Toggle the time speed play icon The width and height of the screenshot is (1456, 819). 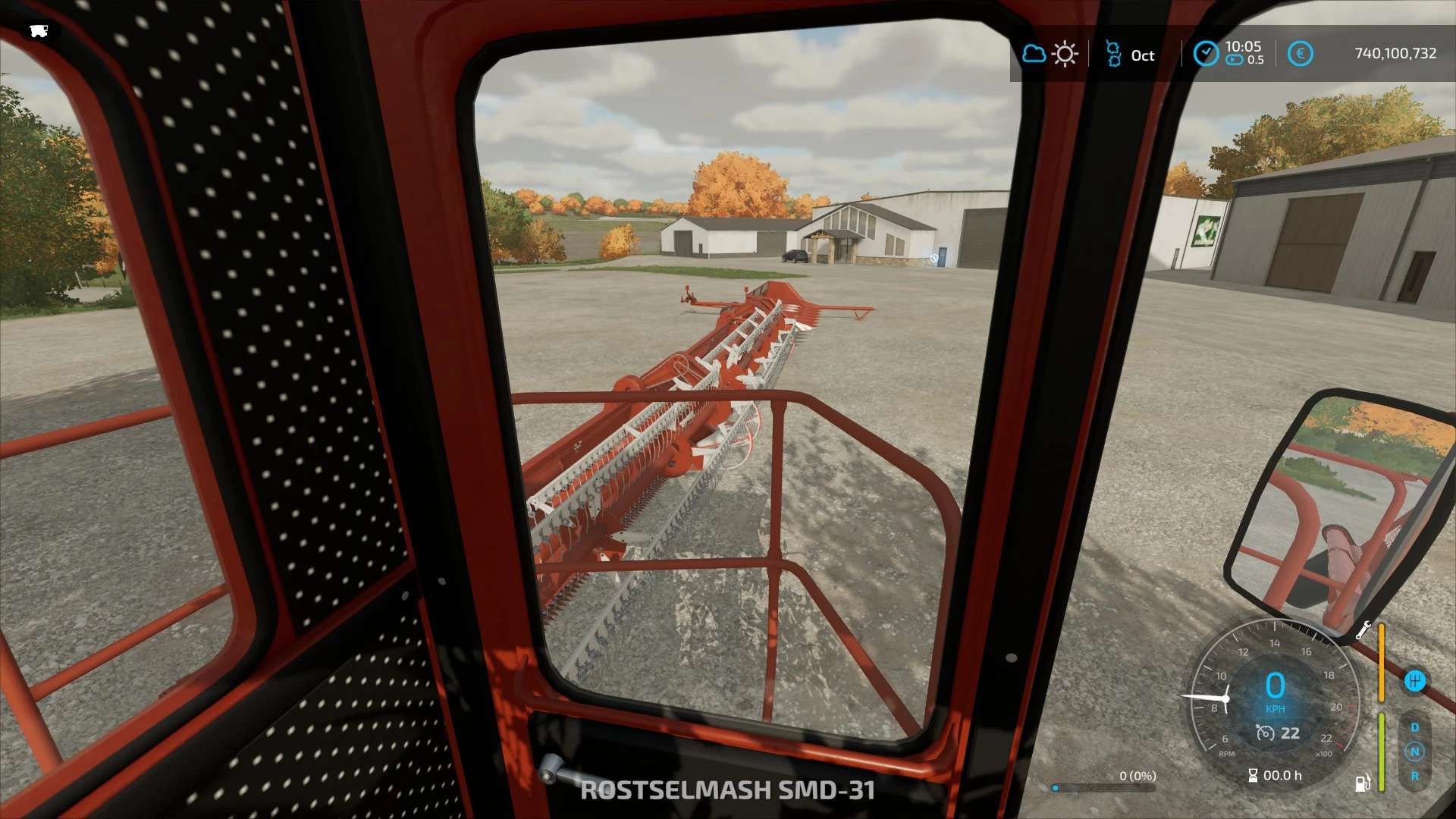1235,60
